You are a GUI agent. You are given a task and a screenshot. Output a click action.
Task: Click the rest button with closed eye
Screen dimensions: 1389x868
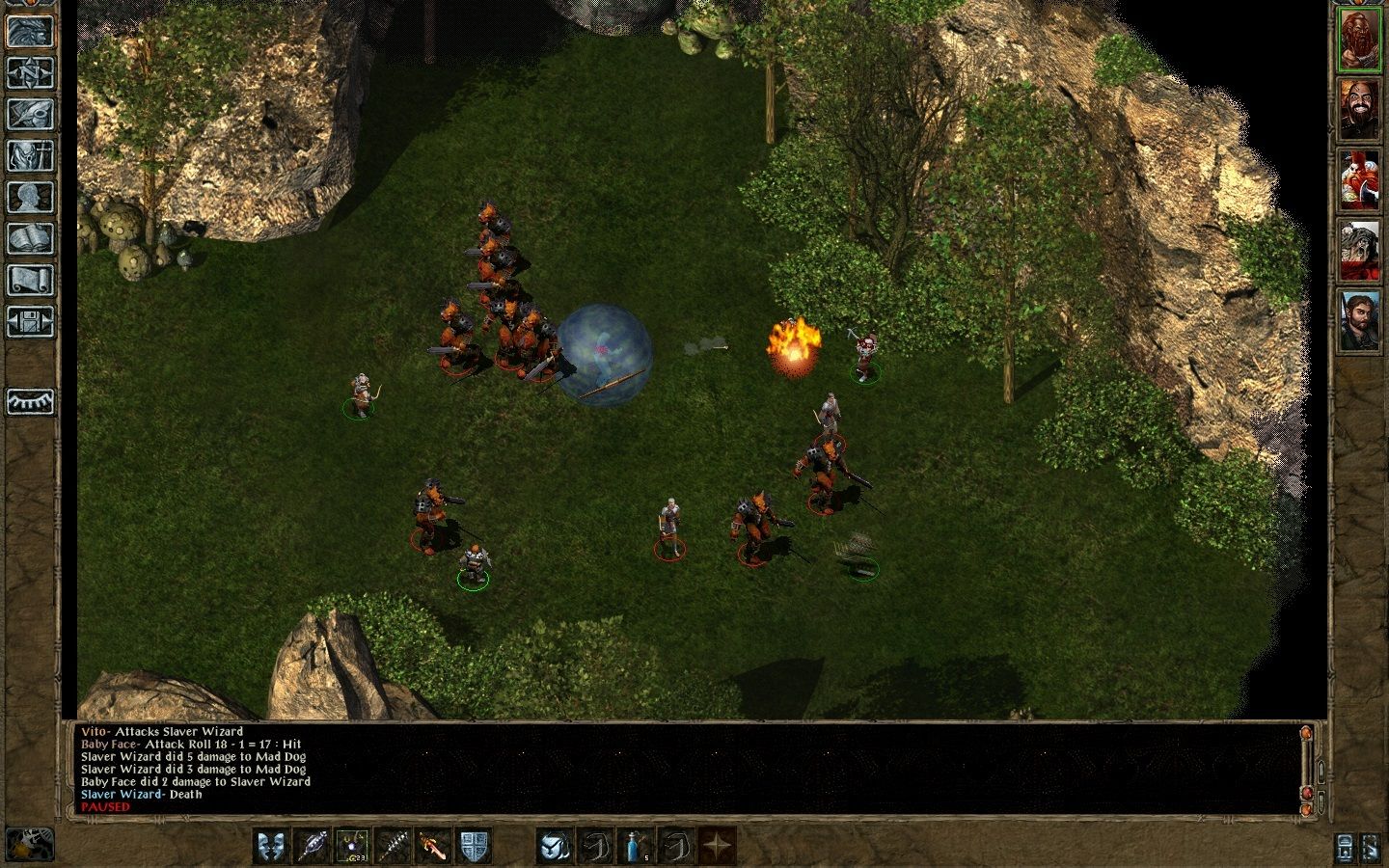tap(30, 401)
